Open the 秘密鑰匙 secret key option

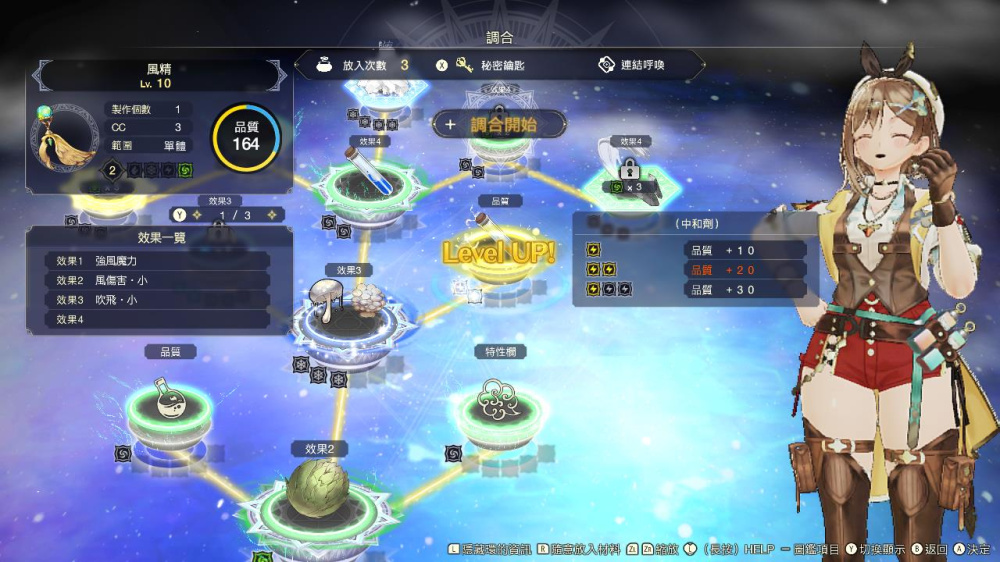click(x=490, y=65)
